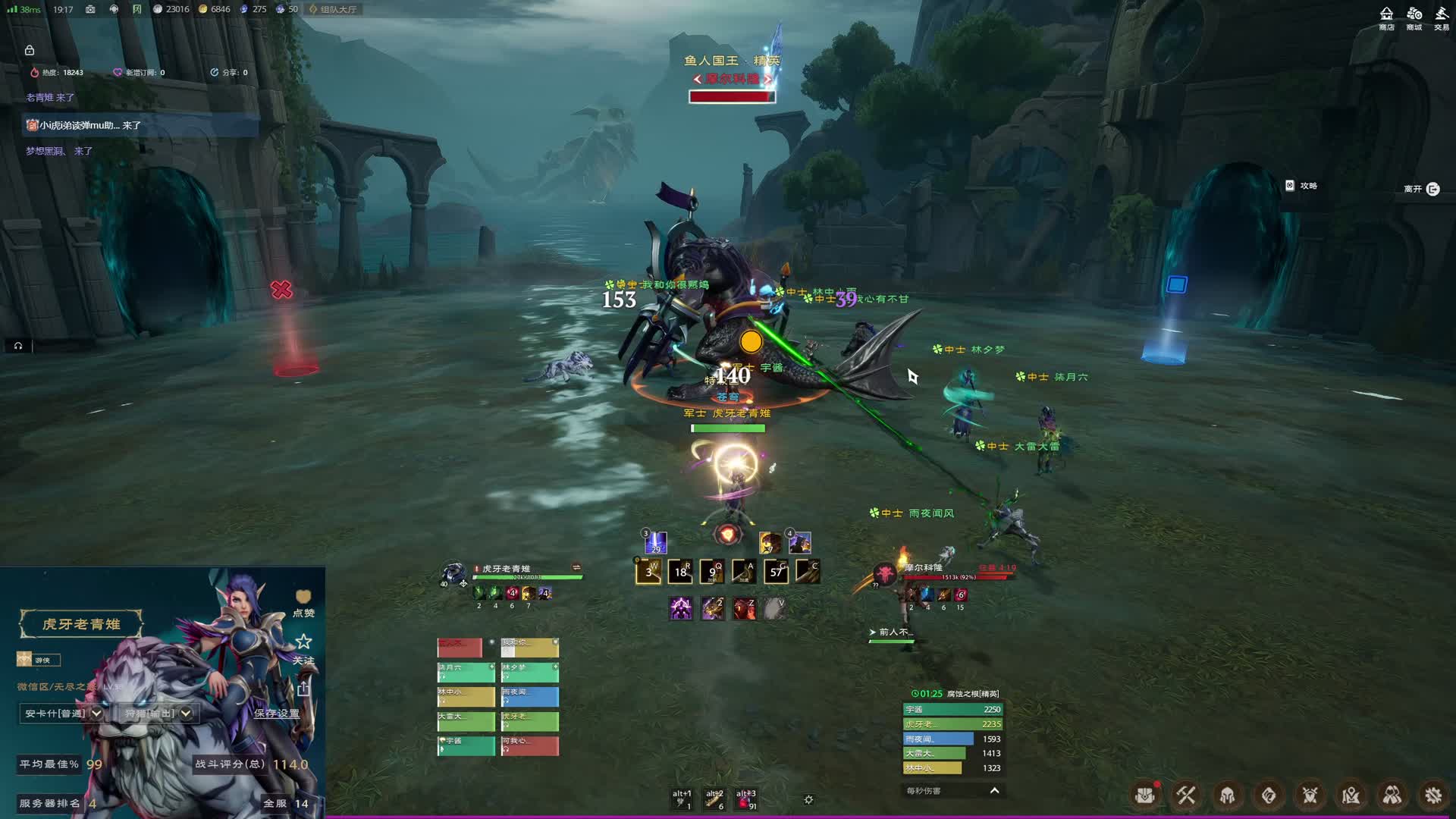Open the 交易 trade icon

pyautogui.click(x=1442, y=17)
